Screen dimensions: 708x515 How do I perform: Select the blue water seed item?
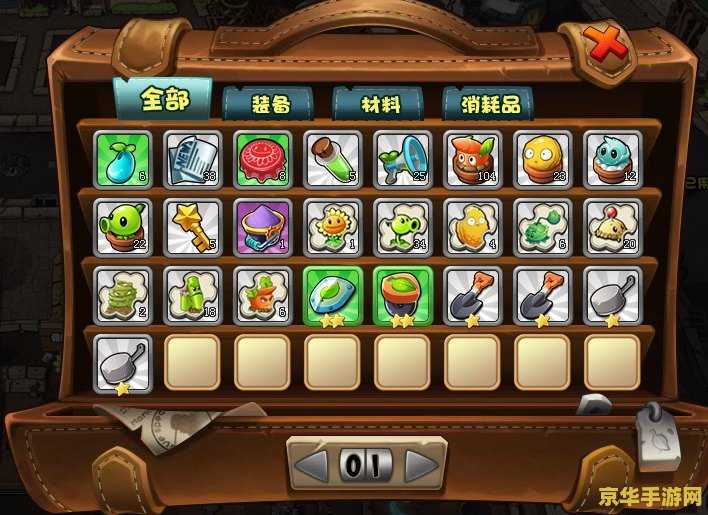[x=123, y=159]
